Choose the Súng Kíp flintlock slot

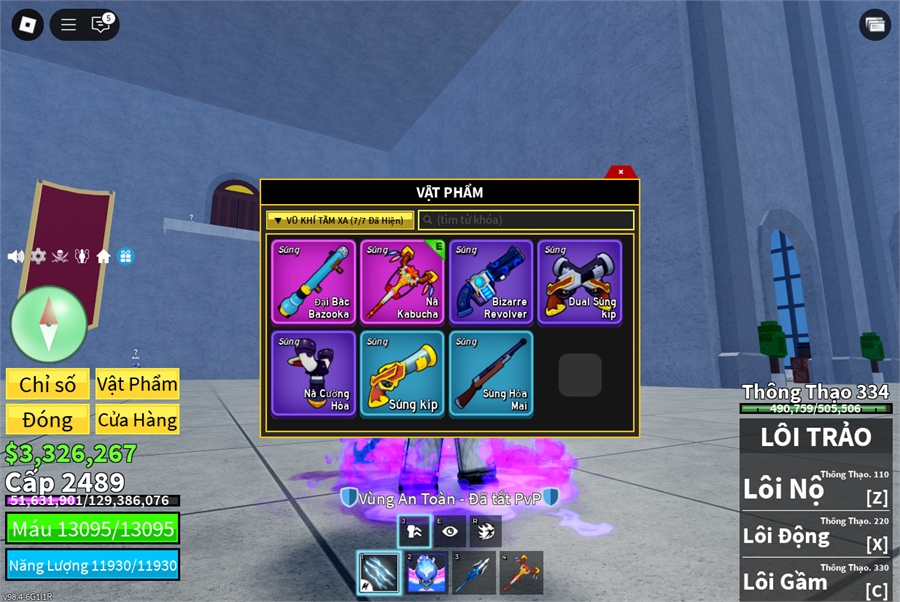pos(402,373)
